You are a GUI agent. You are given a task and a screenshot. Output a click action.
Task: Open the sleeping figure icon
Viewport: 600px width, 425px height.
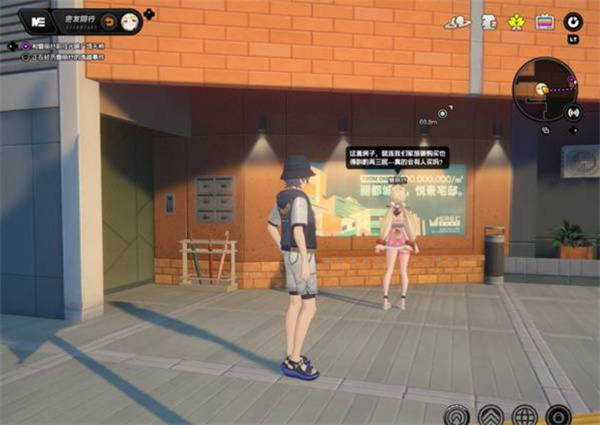click(x=489, y=21)
